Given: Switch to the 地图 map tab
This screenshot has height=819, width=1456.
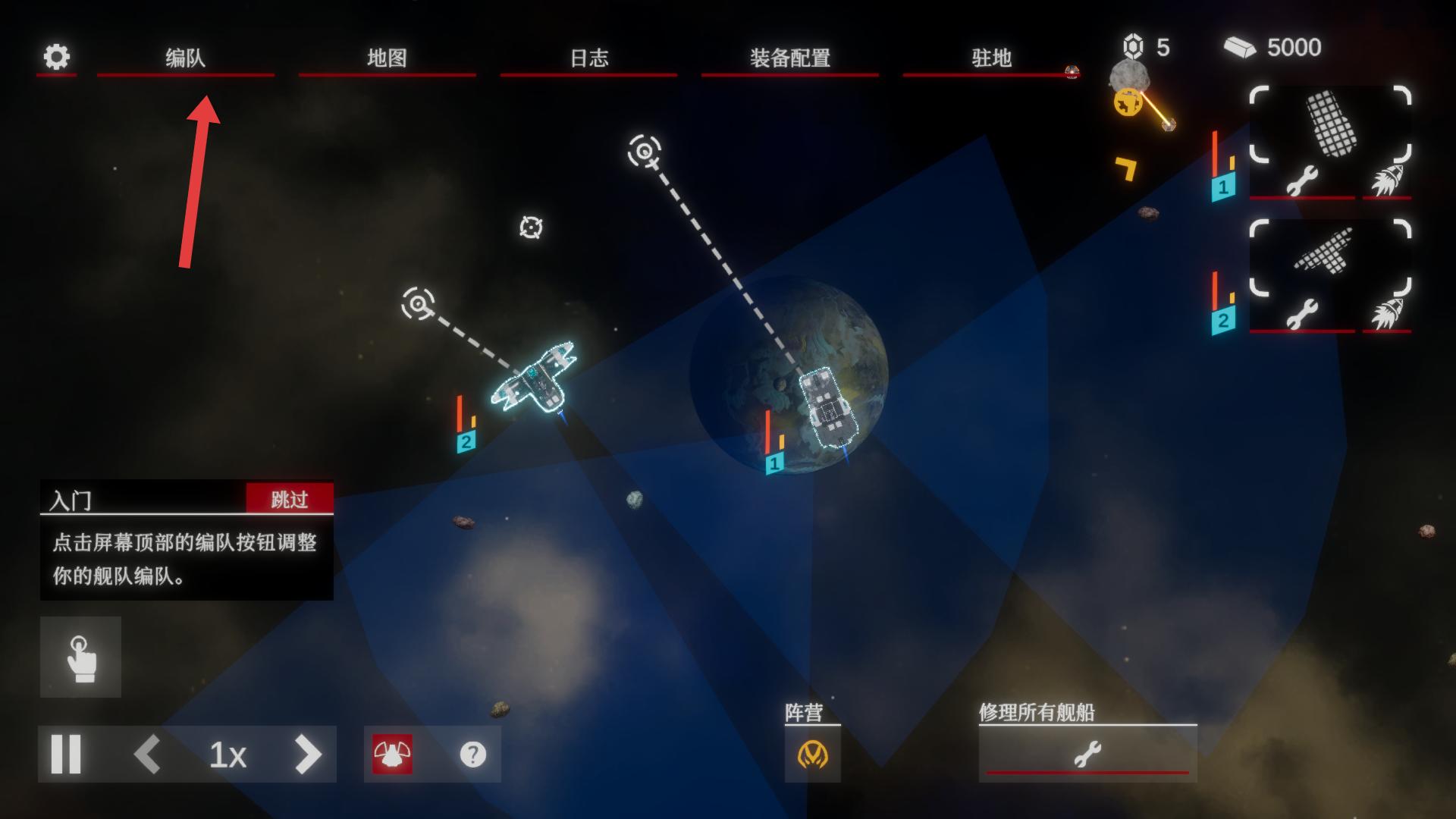Looking at the screenshot, I should [387, 58].
